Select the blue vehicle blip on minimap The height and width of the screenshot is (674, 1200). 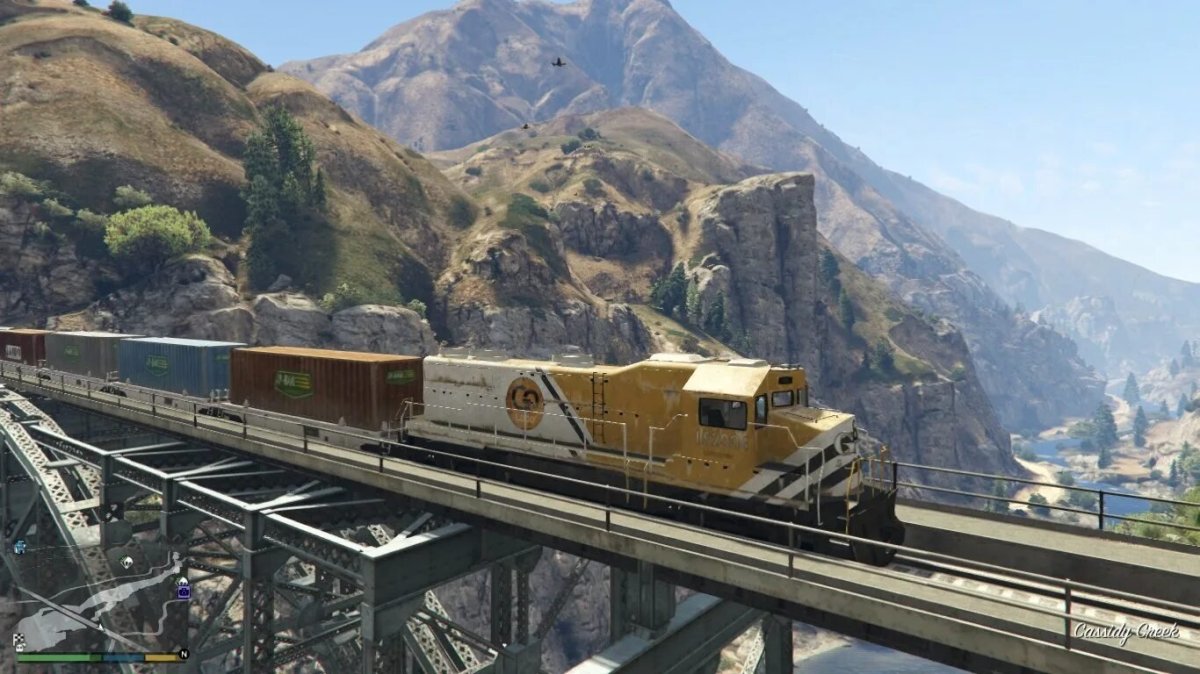[x=20, y=546]
